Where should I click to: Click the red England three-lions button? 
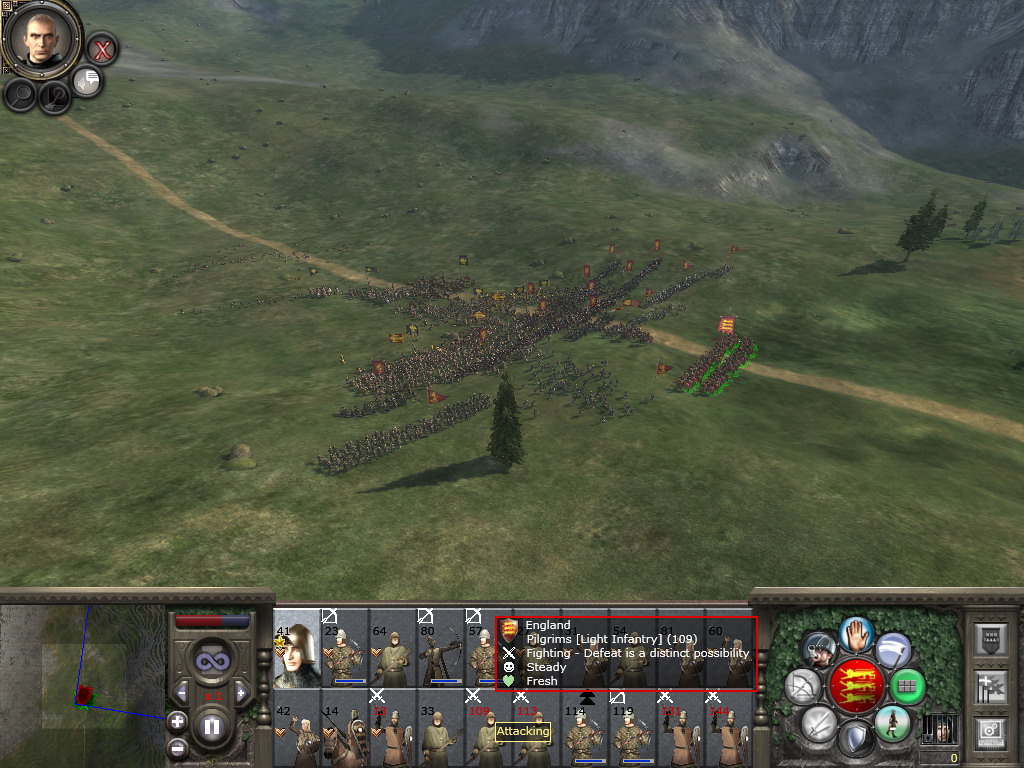point(855,686)
